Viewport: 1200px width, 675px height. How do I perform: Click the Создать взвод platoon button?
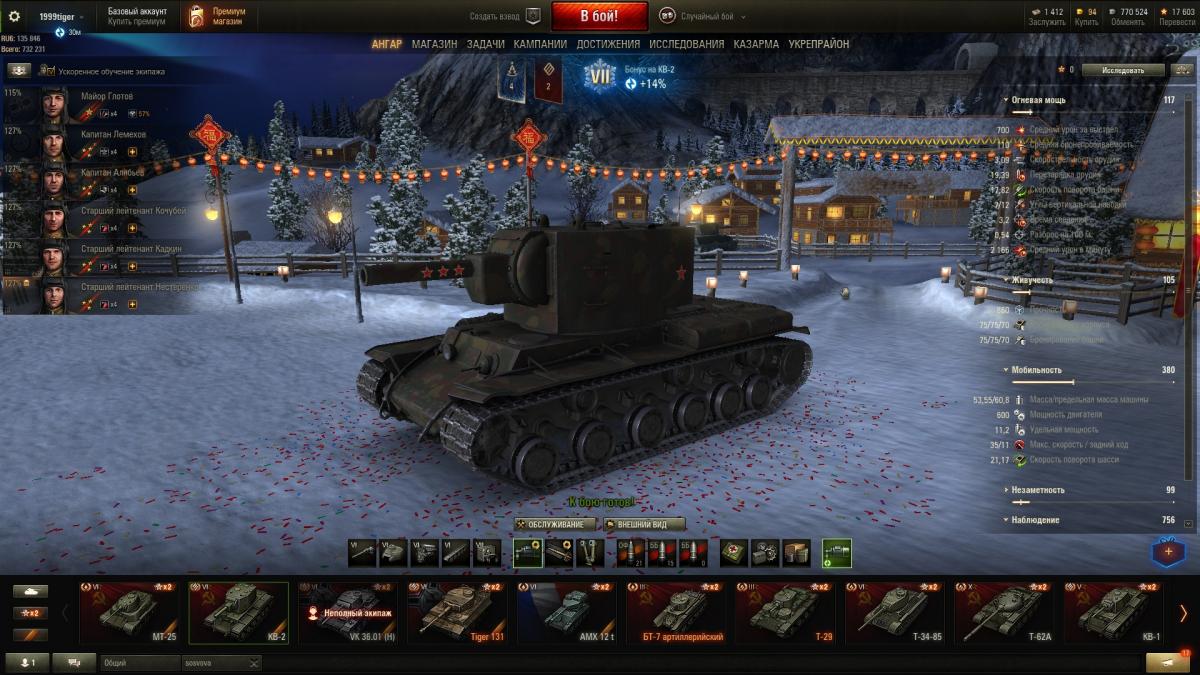click(505, 16)
